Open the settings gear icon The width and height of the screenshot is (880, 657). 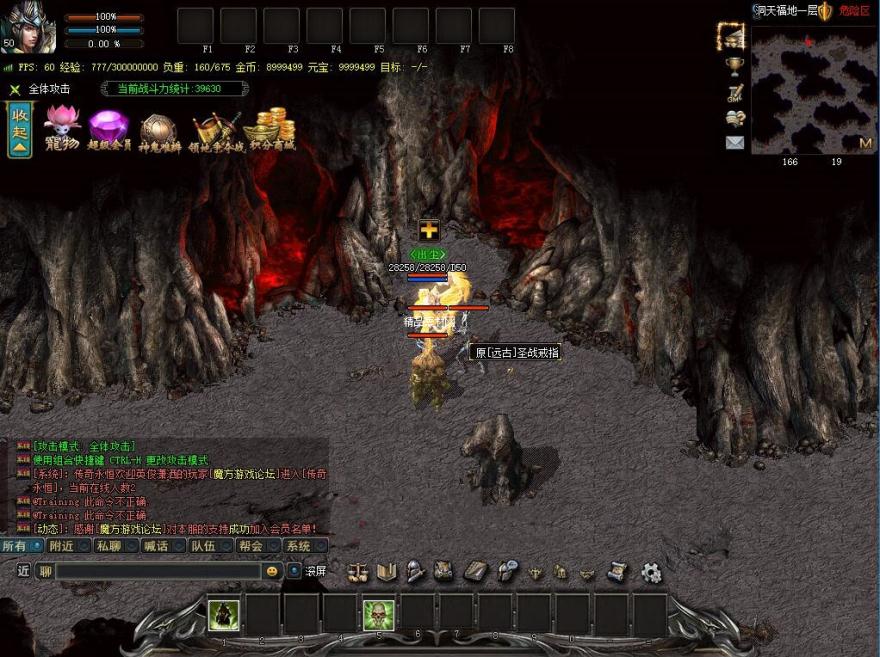(651, 572)
